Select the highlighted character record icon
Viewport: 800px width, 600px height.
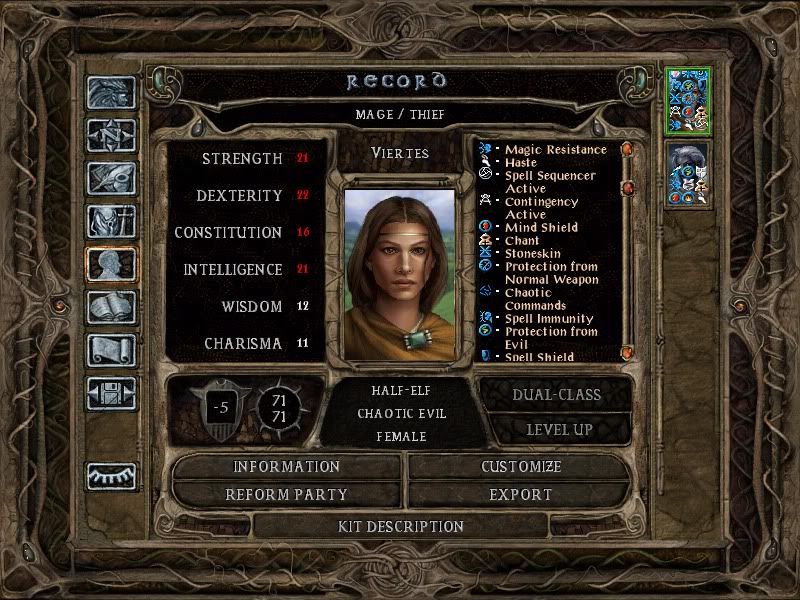point(111,265)
